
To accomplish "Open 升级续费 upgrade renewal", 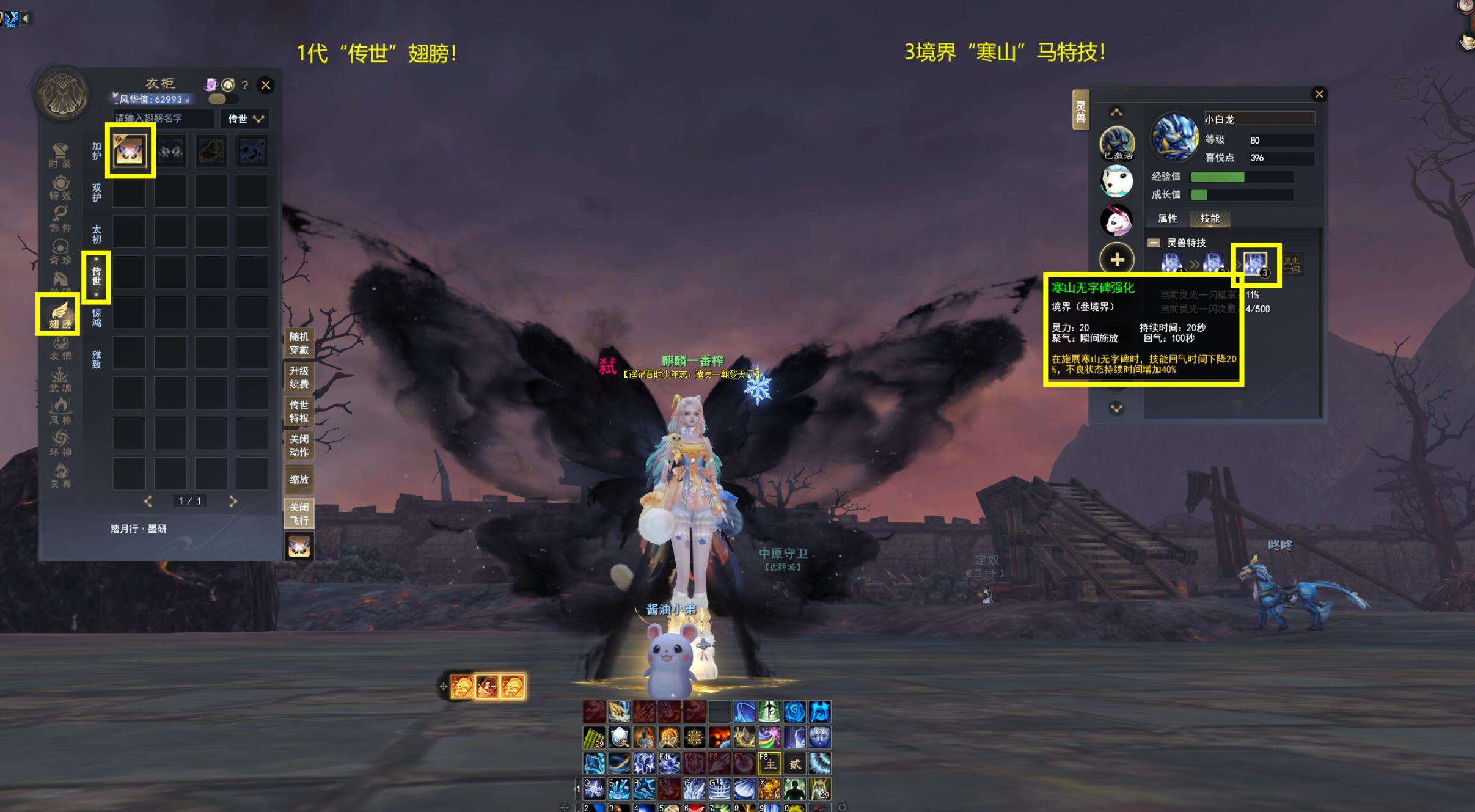I will coord(299,377).
